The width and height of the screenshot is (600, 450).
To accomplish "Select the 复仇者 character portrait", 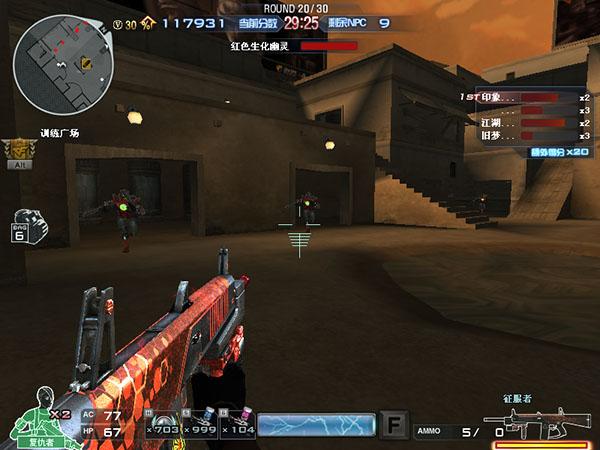I will coord(39,413).
